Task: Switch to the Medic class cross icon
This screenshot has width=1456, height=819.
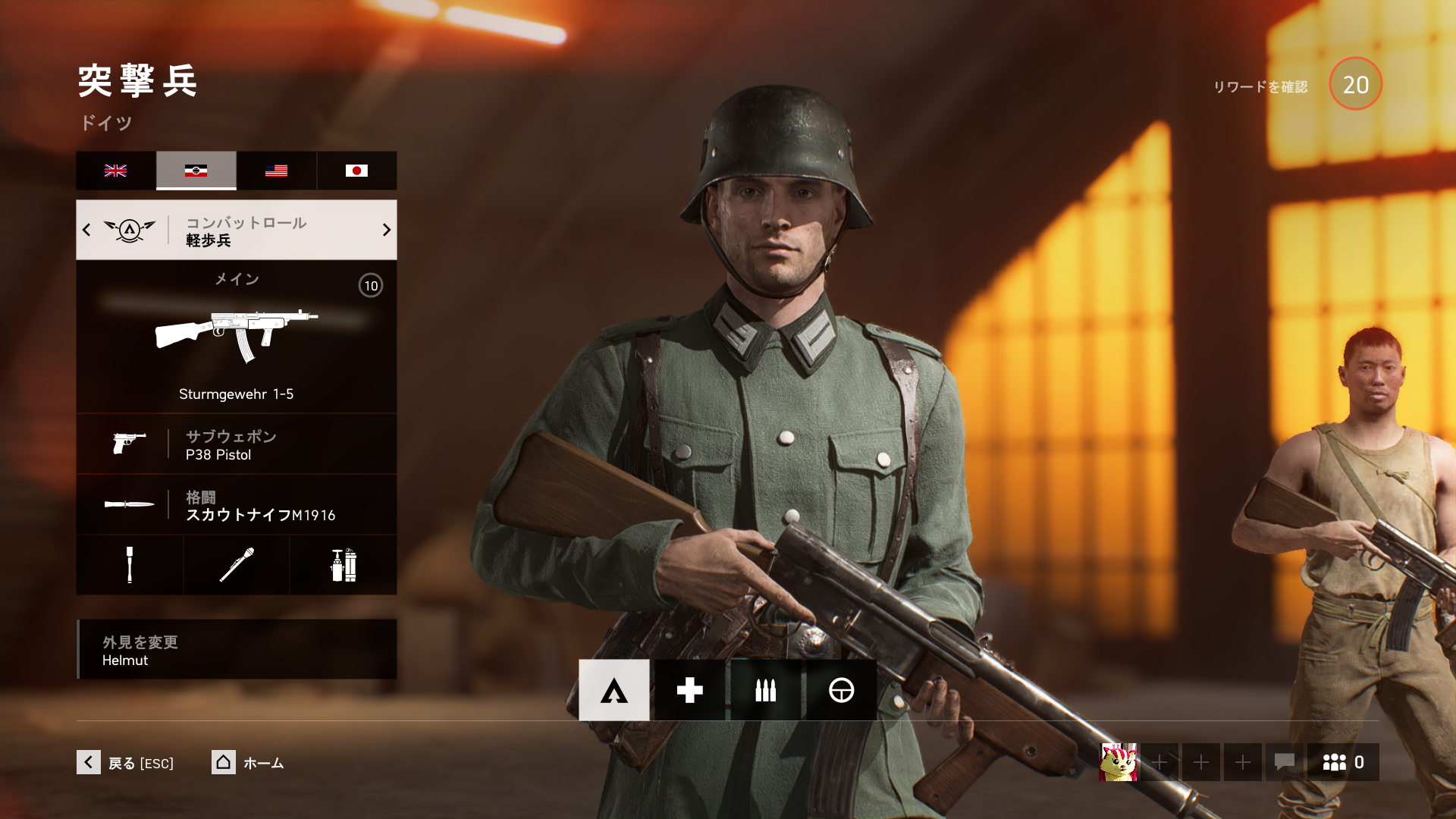Action: (x=689, y=690)
